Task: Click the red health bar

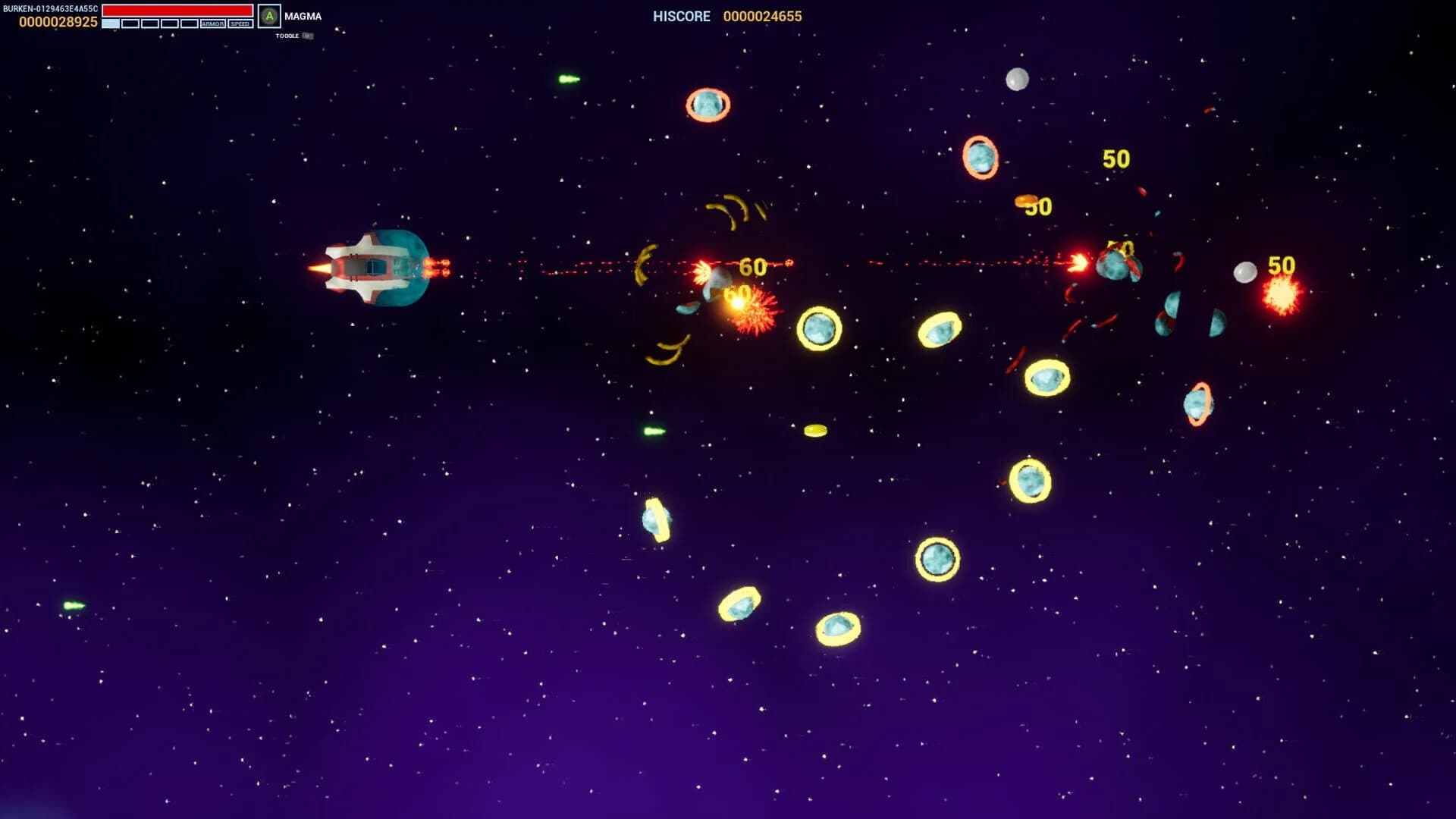Action: [177, 9]
